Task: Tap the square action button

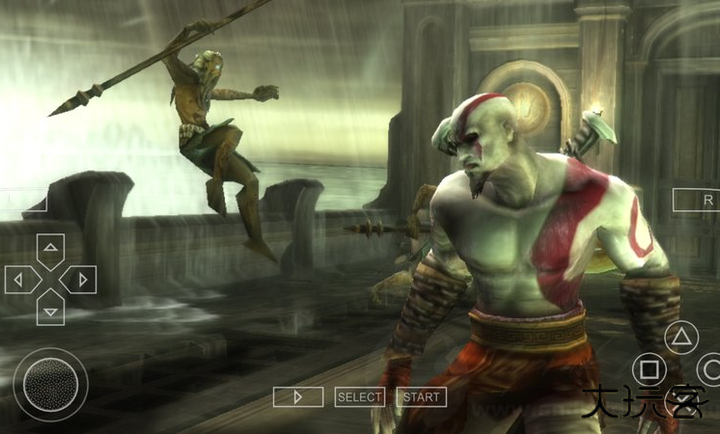Action: click(649, 371)
